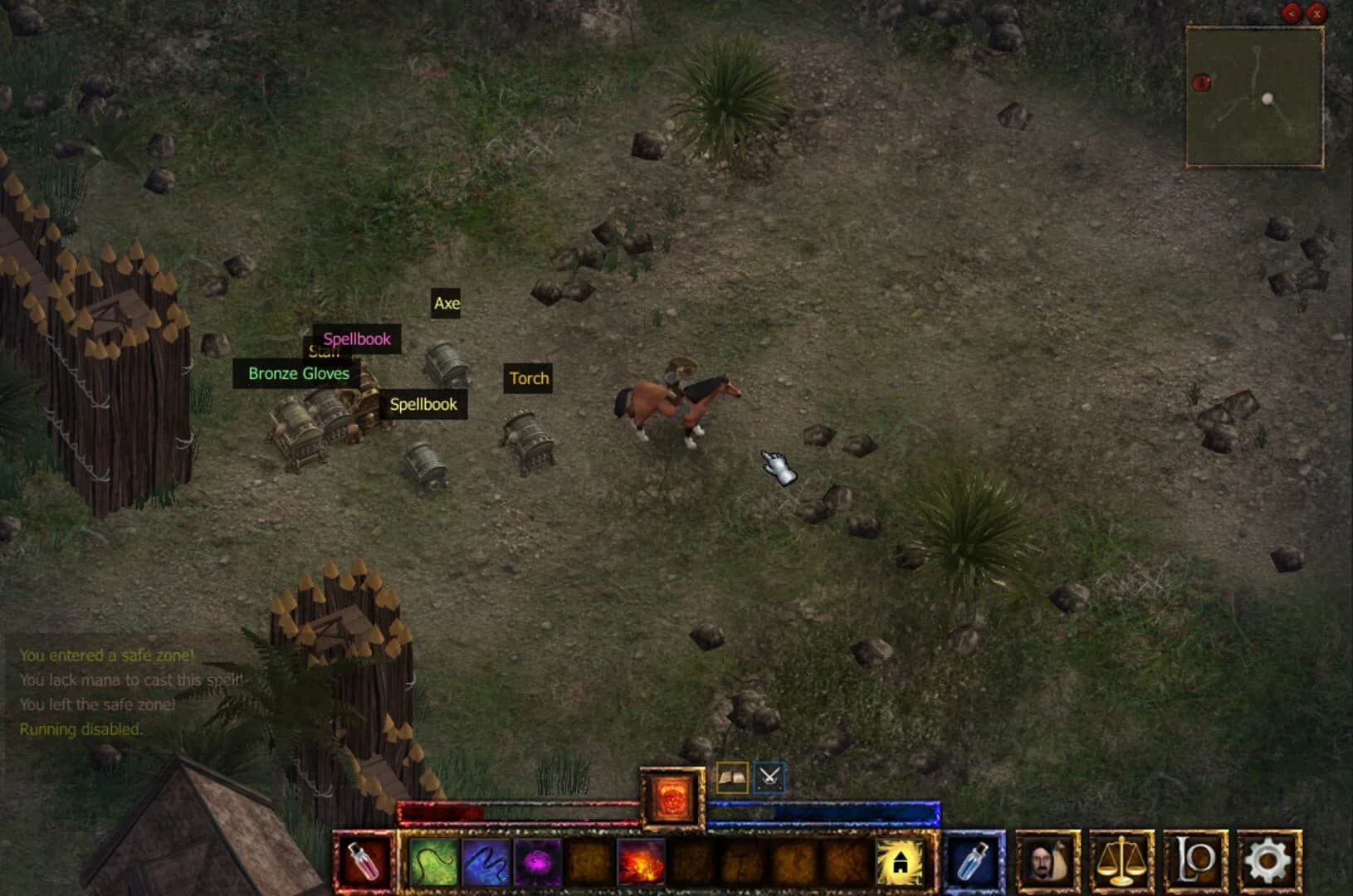Select the pink potion flask in the hotbar
This screenshot has width=1353, height=896.
tap(365, 863)
